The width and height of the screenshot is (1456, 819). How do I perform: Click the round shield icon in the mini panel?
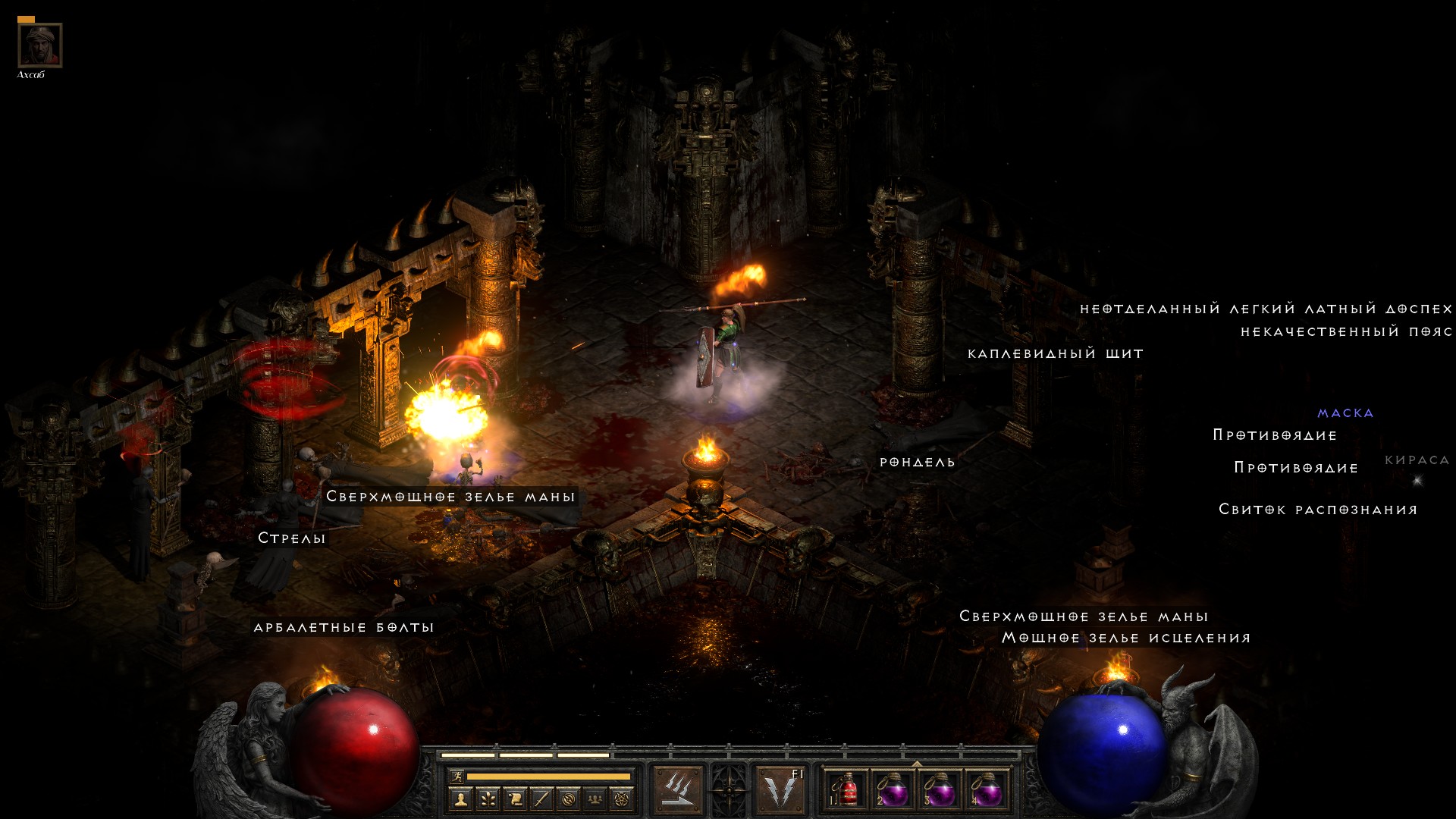pyautogui.click(x=569, y=799)
